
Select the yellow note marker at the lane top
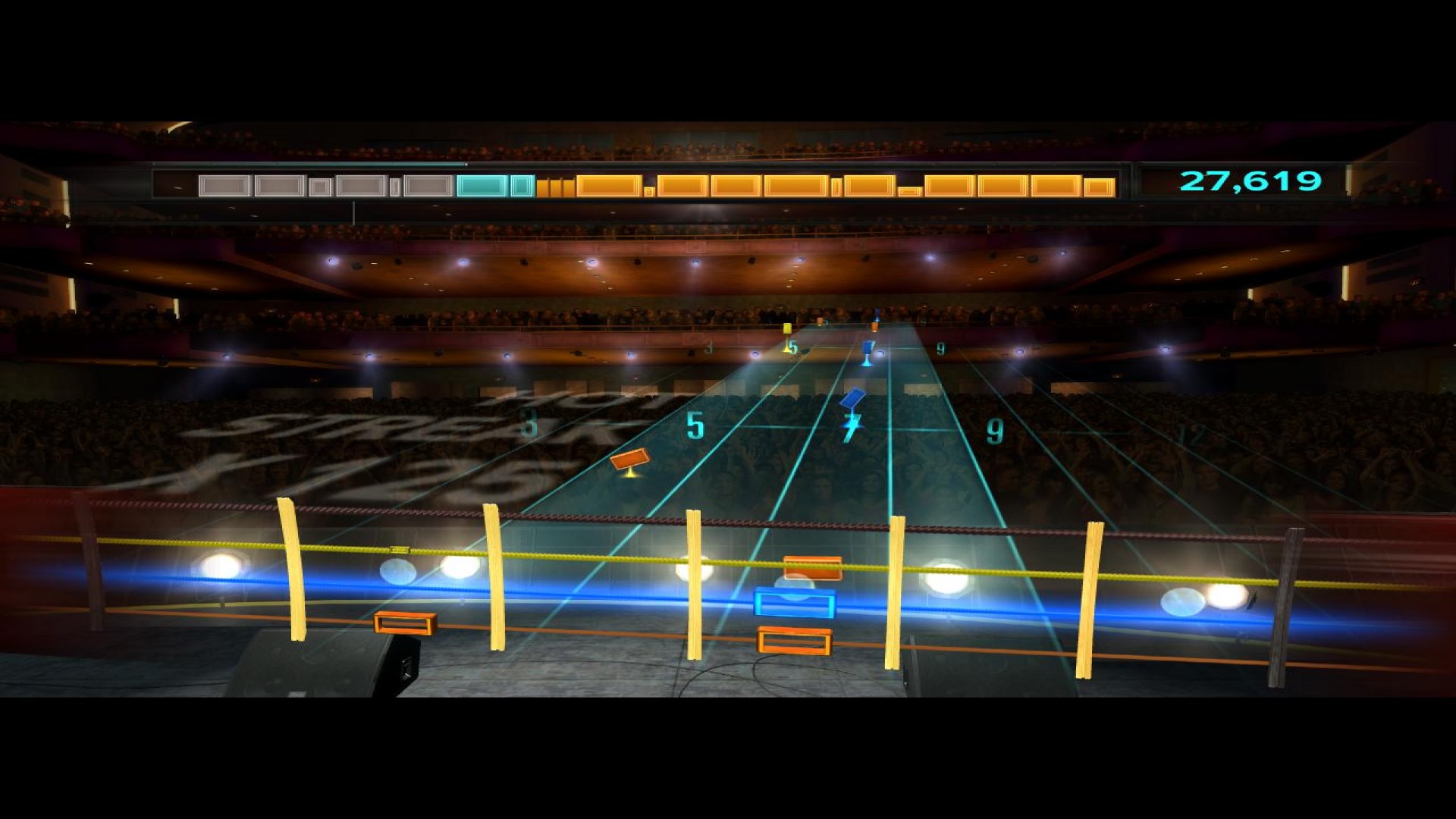click(x=786, y=329)
